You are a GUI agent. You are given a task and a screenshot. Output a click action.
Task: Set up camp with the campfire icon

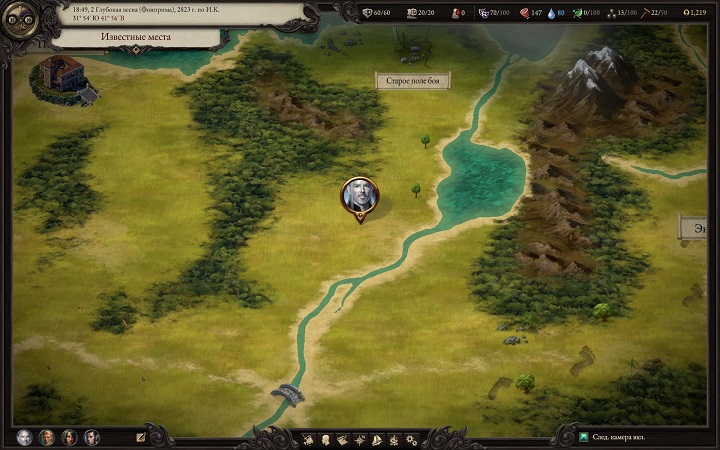tap(394, 440)
